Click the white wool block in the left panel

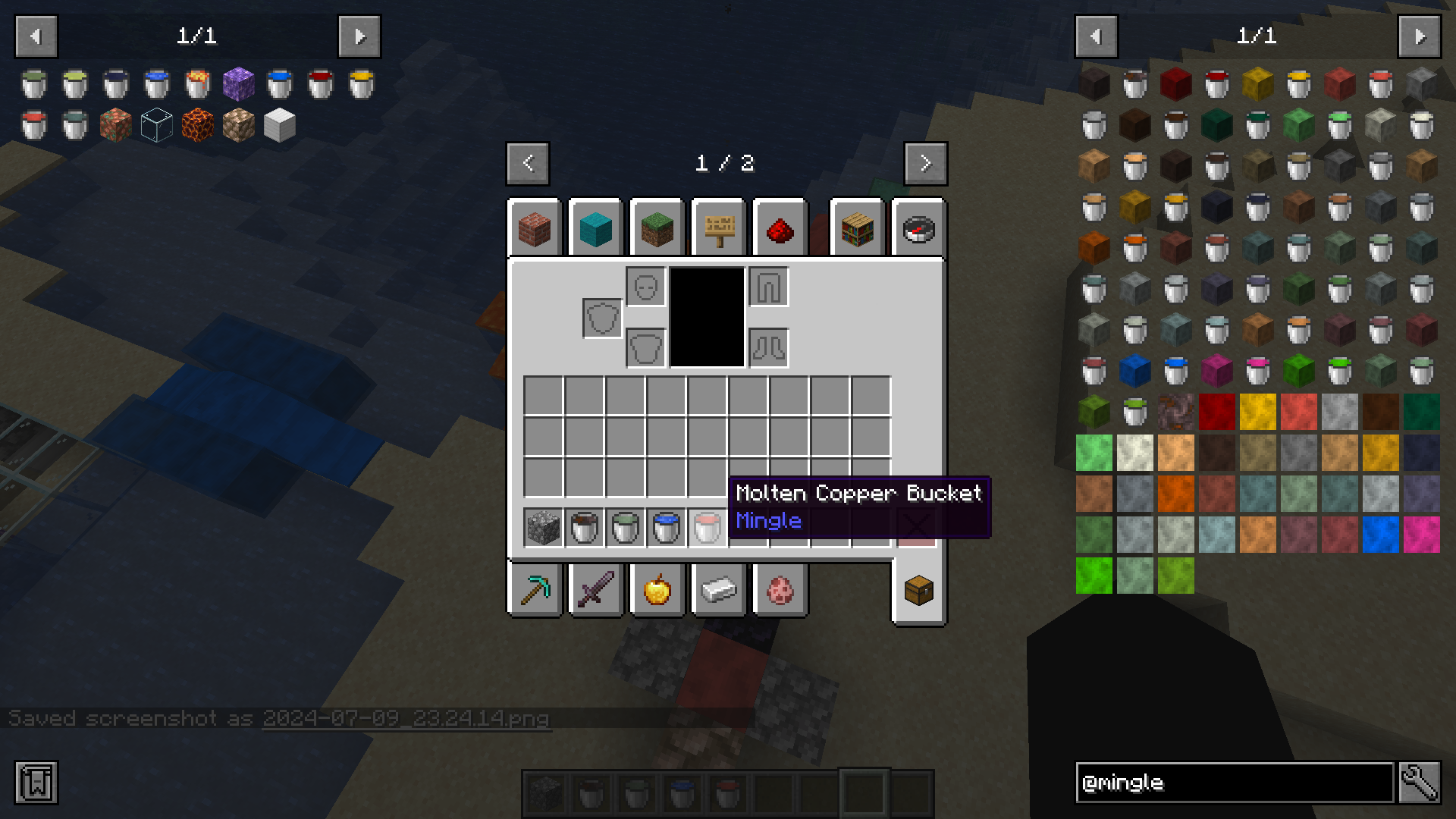point(280,124)
